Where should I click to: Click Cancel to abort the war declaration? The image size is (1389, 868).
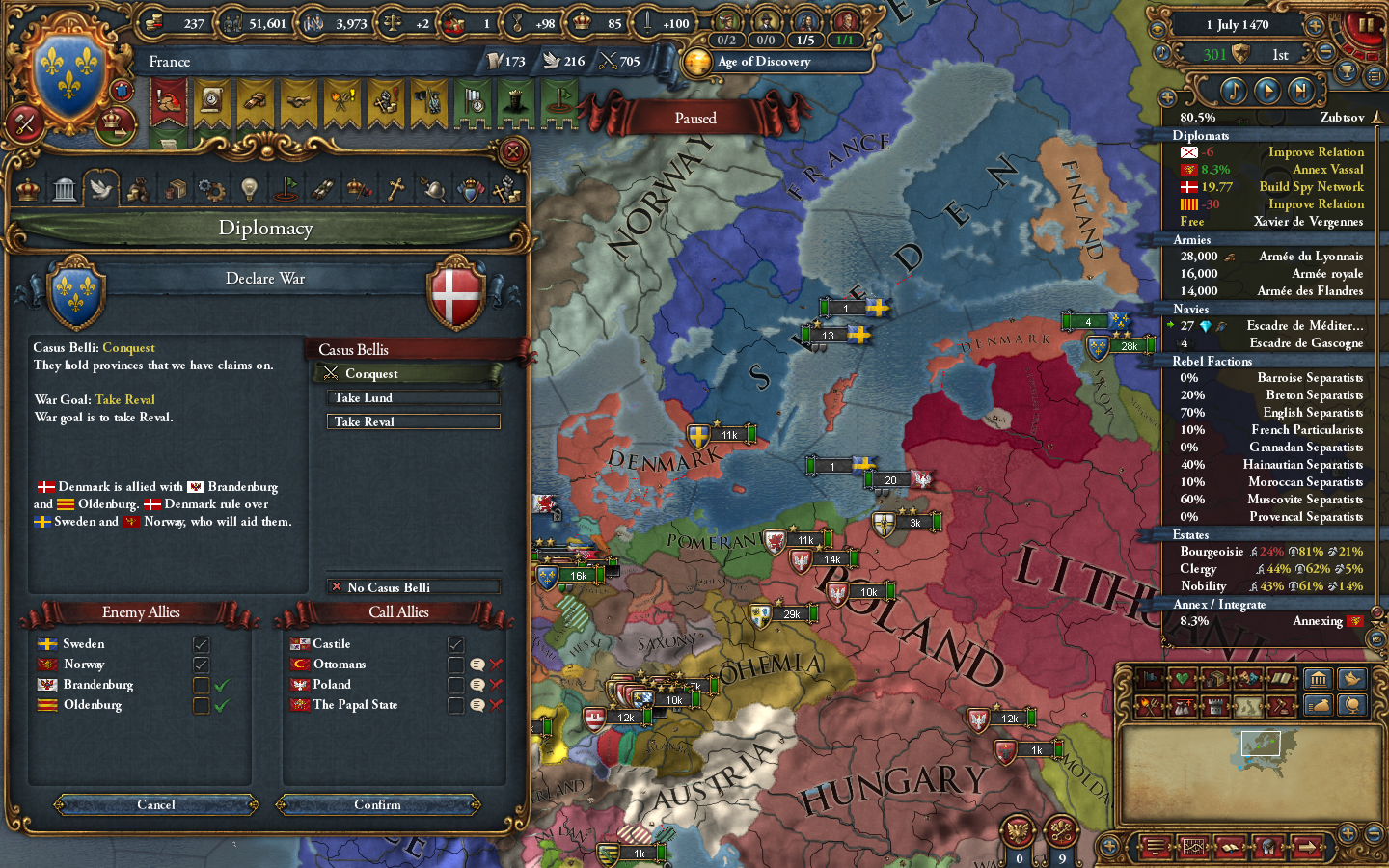154,804
